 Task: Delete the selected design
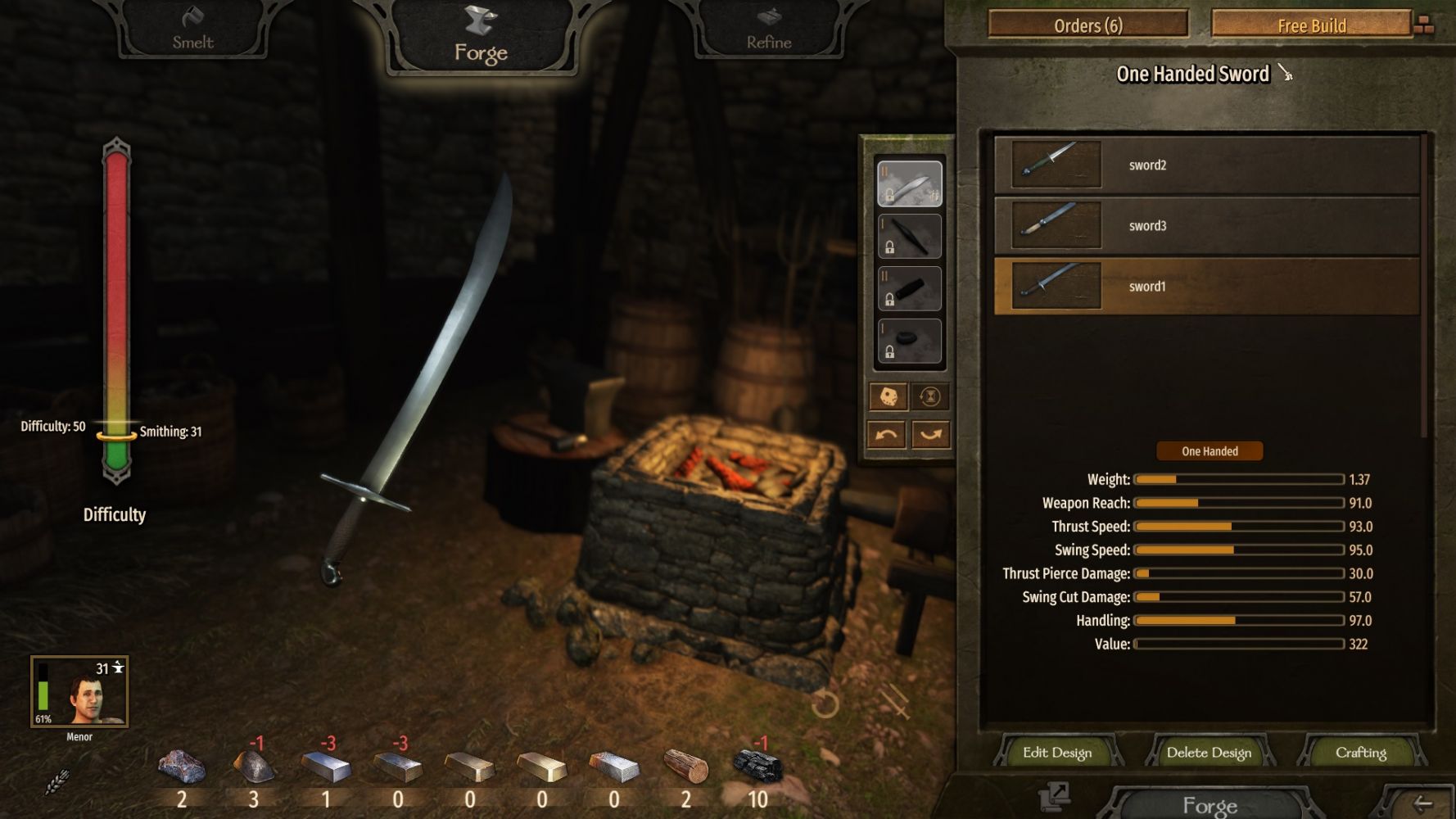tap(1209, 753)
